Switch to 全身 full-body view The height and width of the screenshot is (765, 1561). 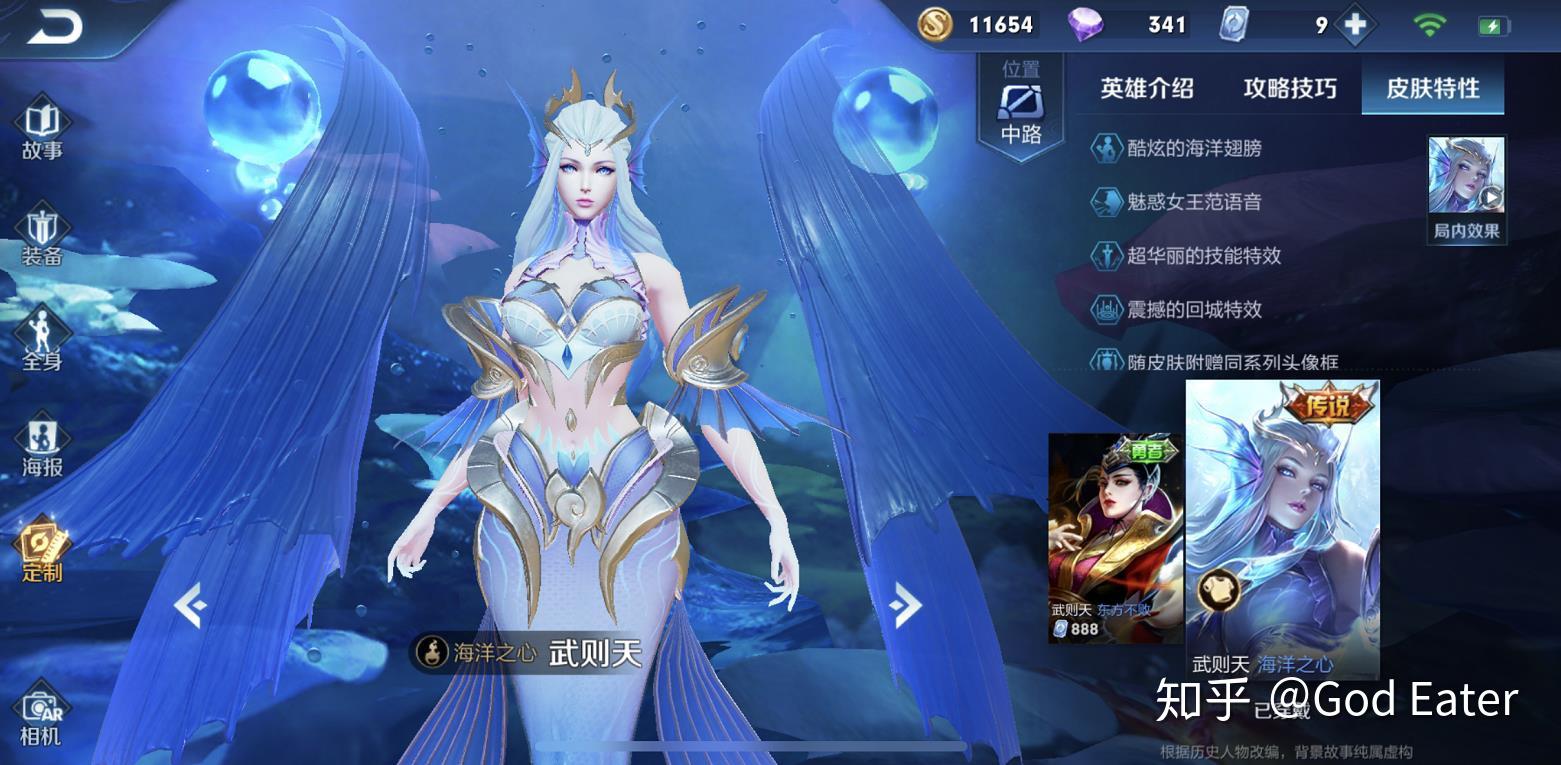[x=42, y=340]
